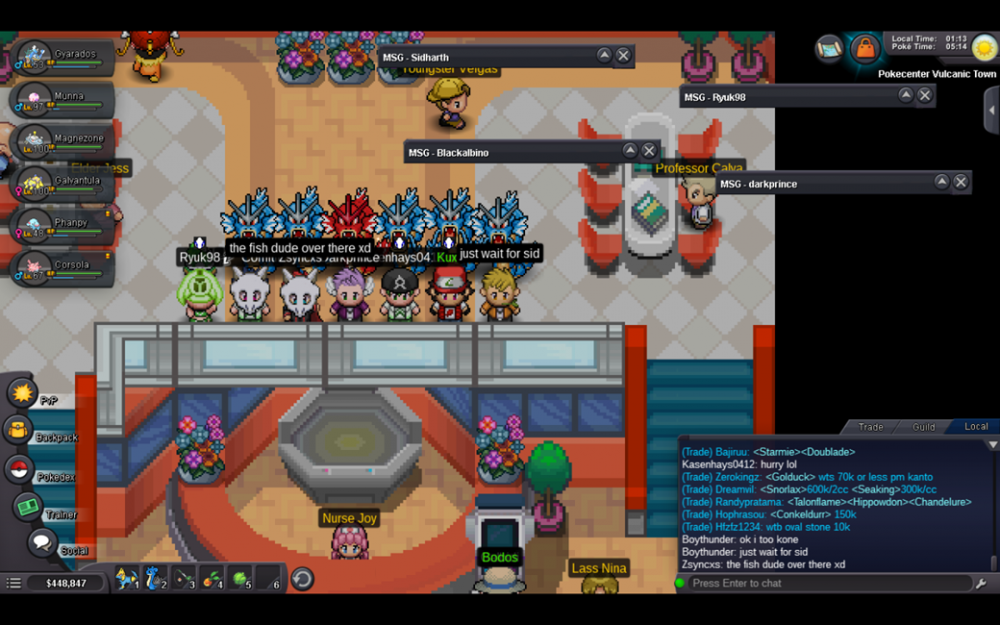Open the world map icon

(829, 47)
